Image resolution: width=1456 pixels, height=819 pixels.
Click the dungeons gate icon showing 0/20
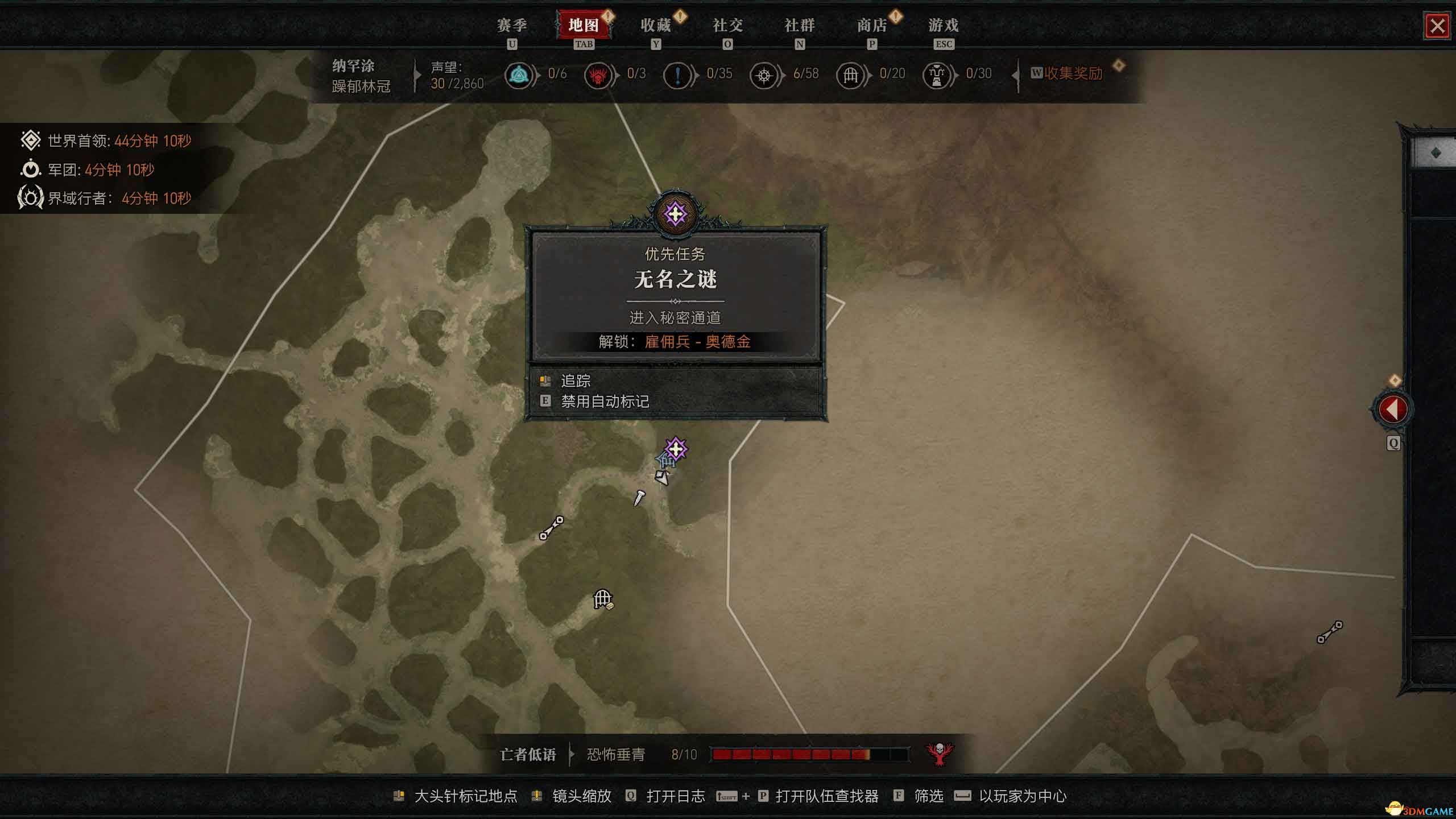(850, 75)
